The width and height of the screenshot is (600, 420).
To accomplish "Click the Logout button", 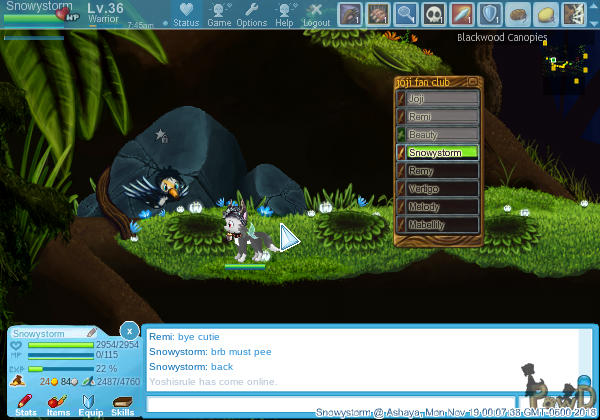I will coord(316,13).
